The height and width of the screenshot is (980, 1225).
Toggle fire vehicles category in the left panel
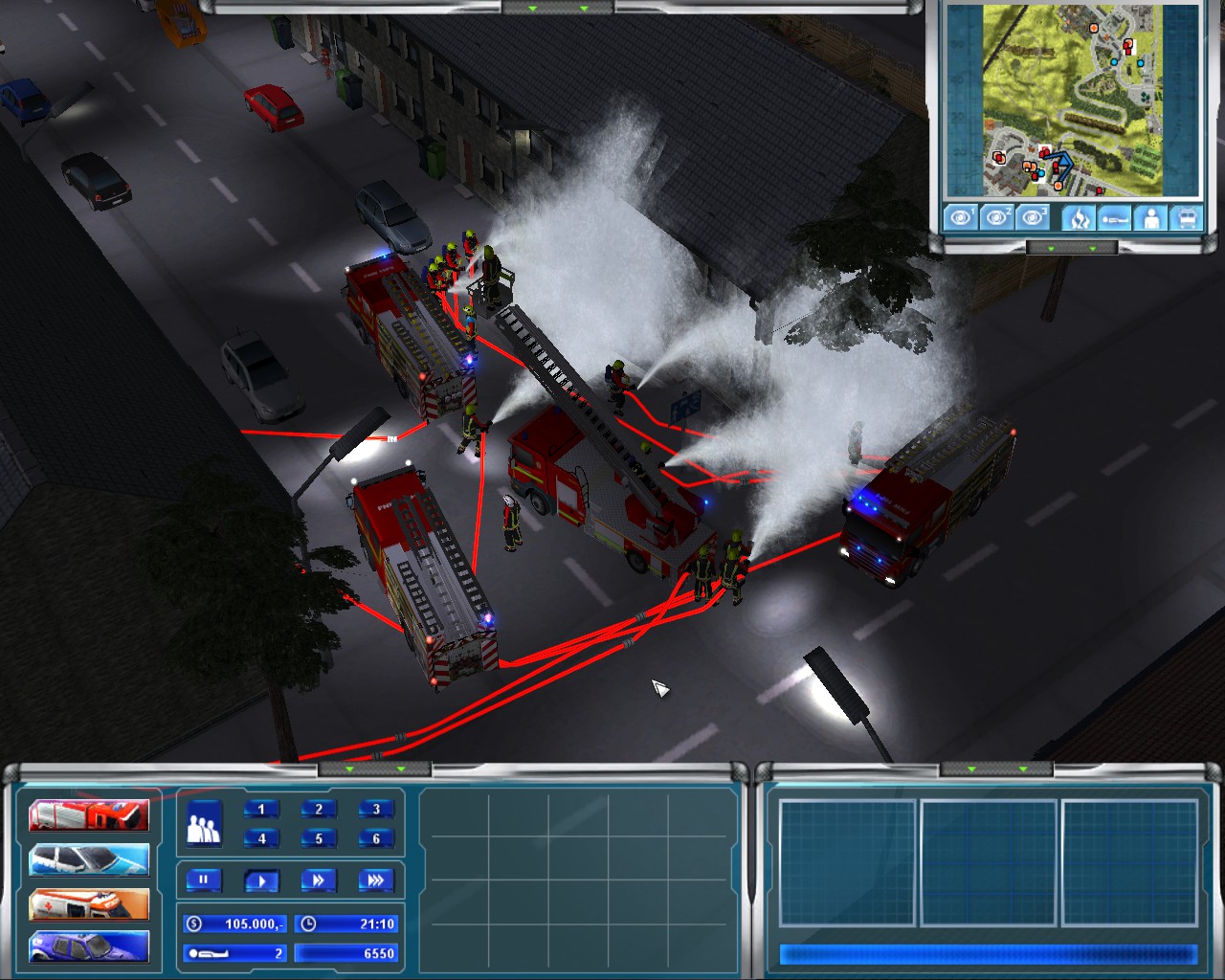tap(89, 814)
